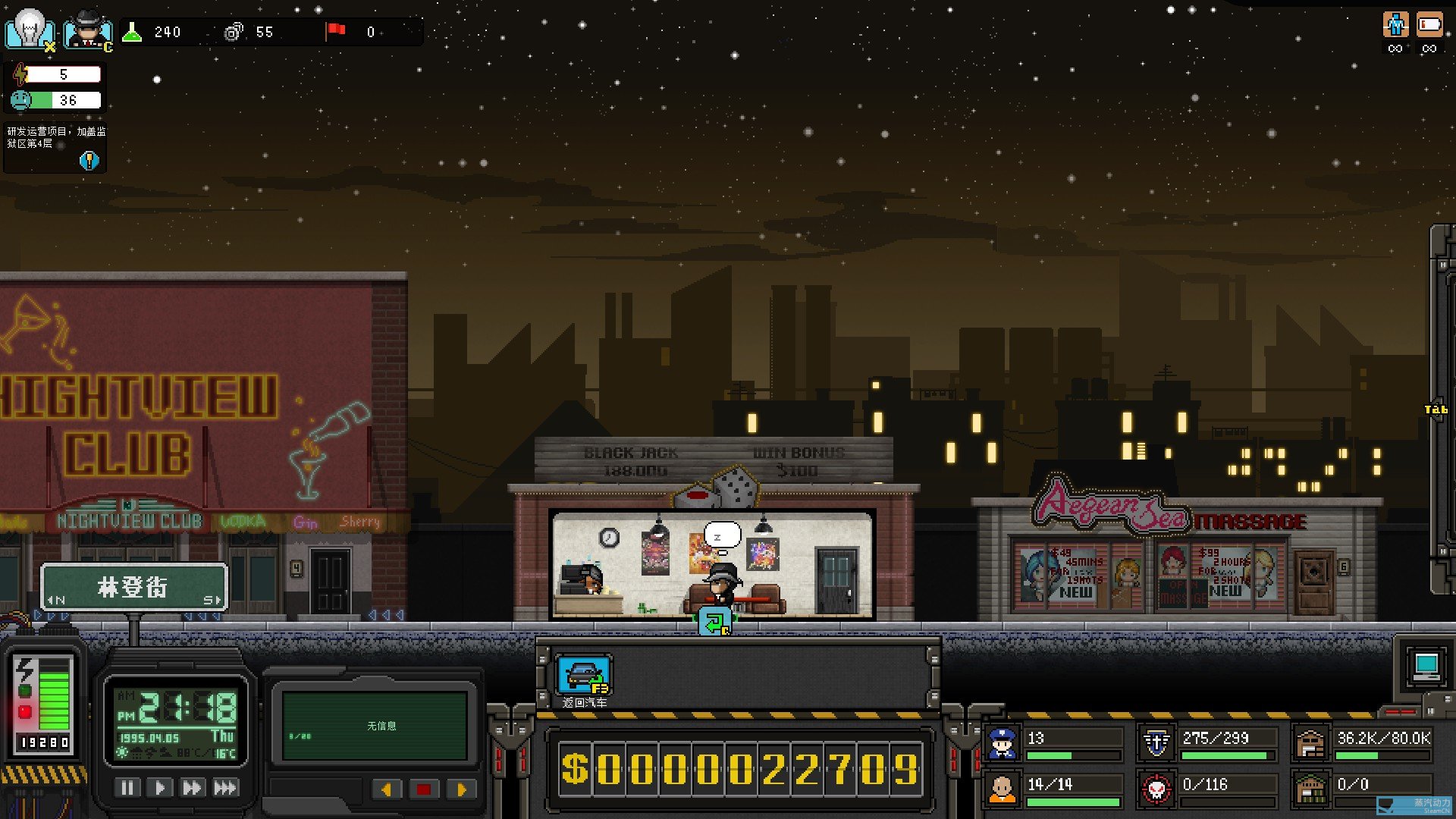The width and height of the screenshot is (1456, 819).
Task: Pause the game clock
Action: [x=127, y=788]
